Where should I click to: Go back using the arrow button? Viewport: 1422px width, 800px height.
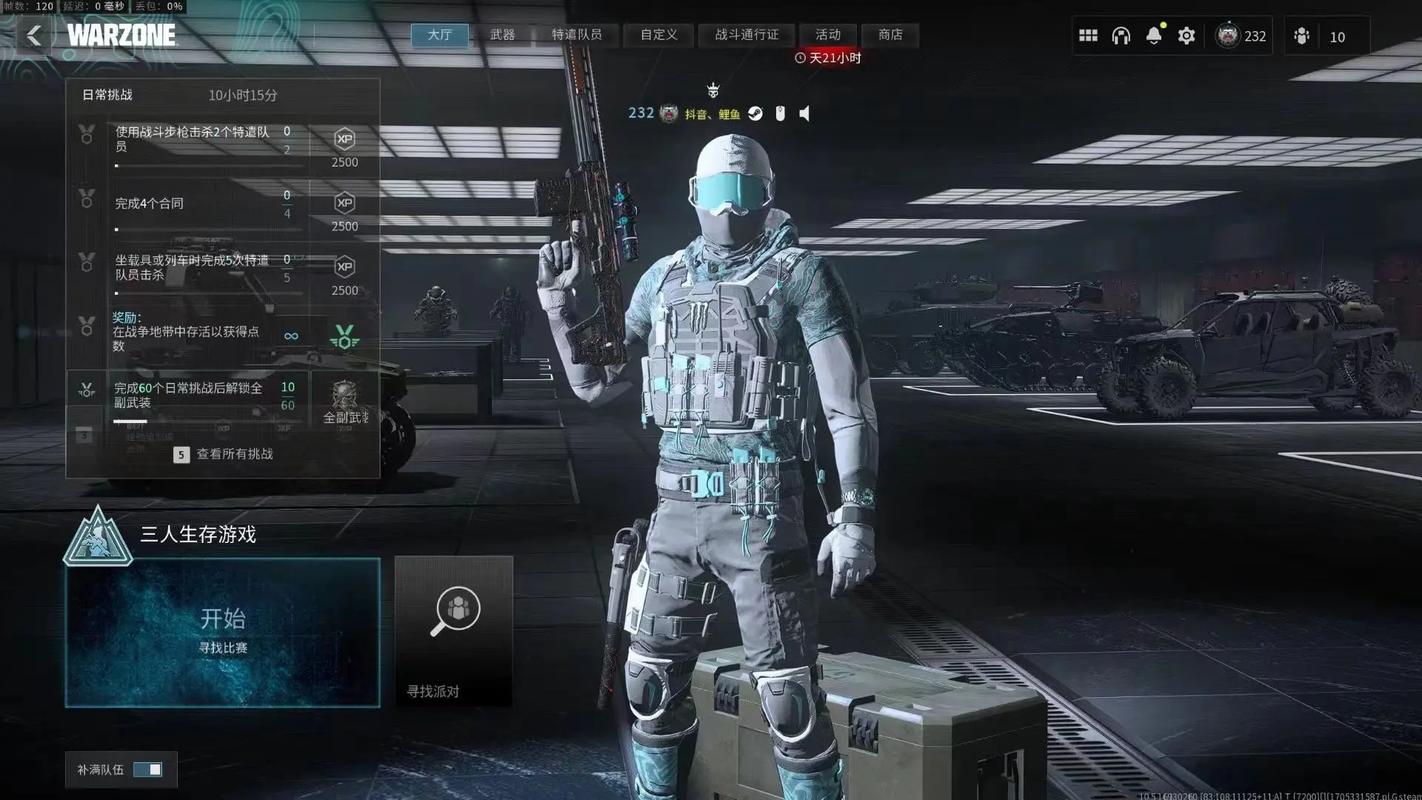(34, 36)
